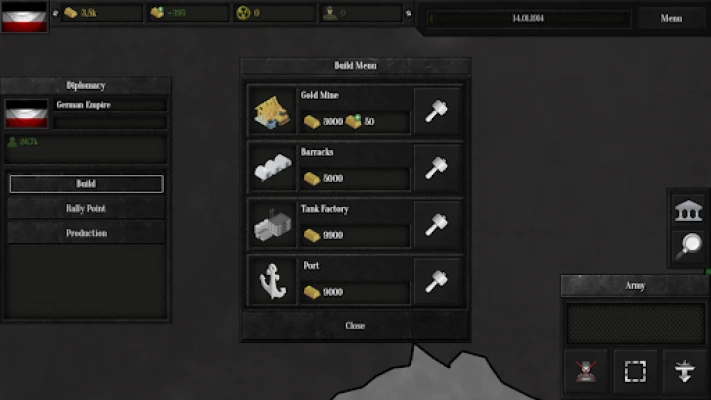Select the Gold Mine building thumbnail
The height and width of the screenshot is (400, 711).
point(270,111)
